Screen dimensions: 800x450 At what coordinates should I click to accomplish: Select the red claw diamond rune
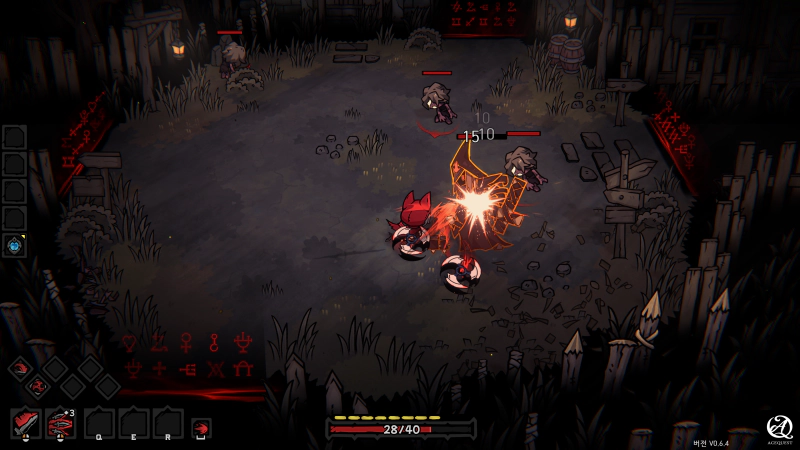coord(20,370)
